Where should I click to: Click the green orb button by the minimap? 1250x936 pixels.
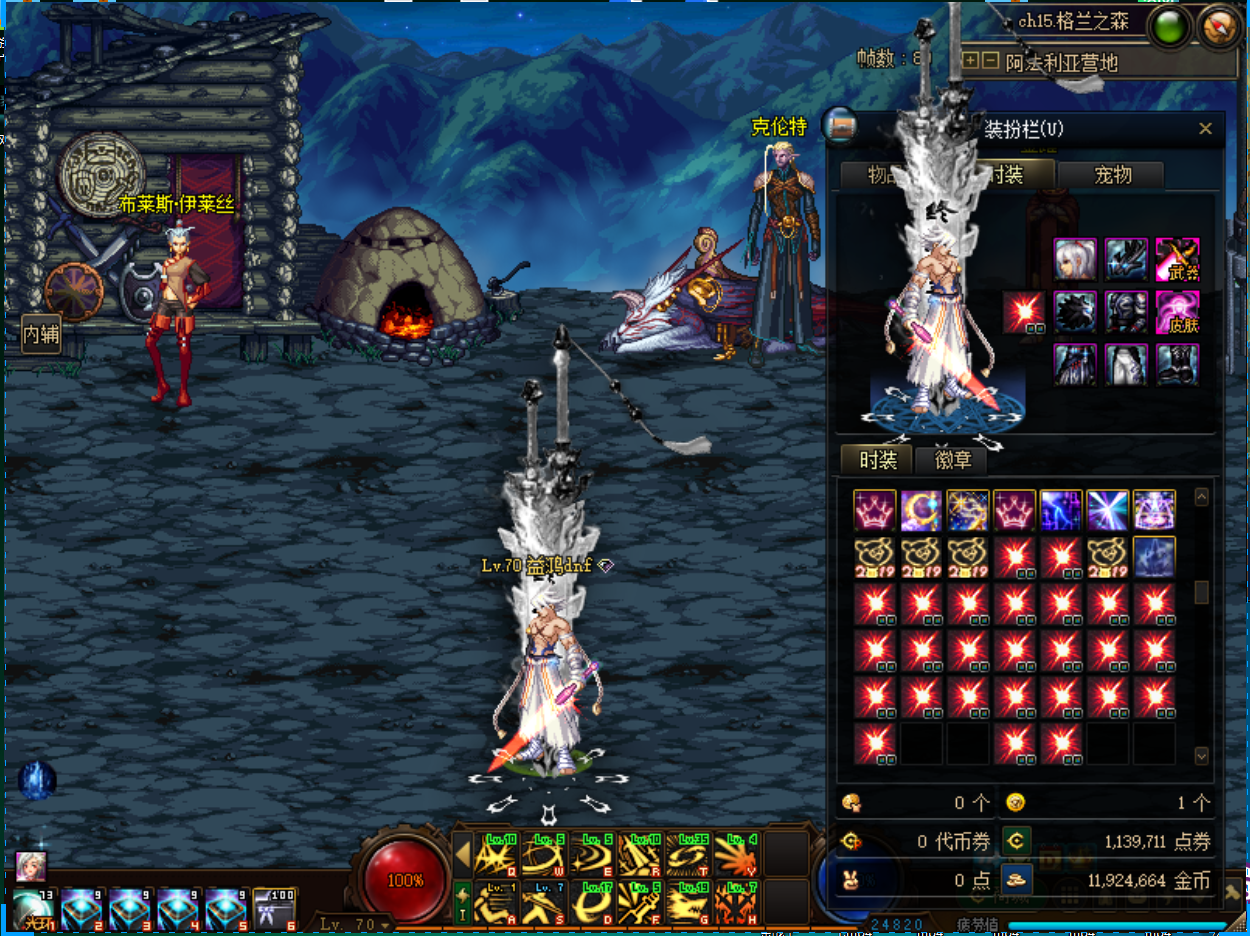coord(1170,27)
